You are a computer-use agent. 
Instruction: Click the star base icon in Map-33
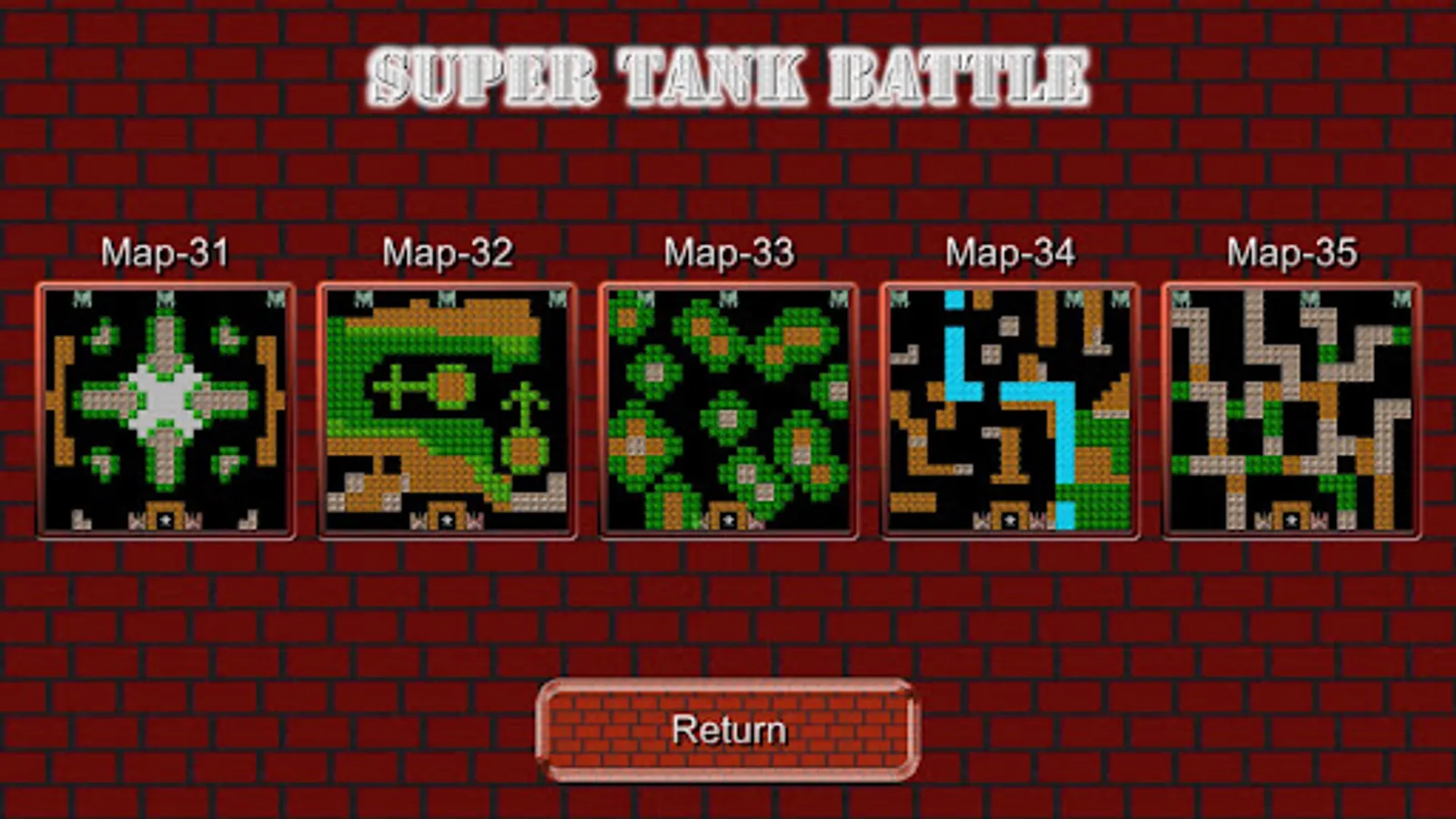tap(727, 519)
